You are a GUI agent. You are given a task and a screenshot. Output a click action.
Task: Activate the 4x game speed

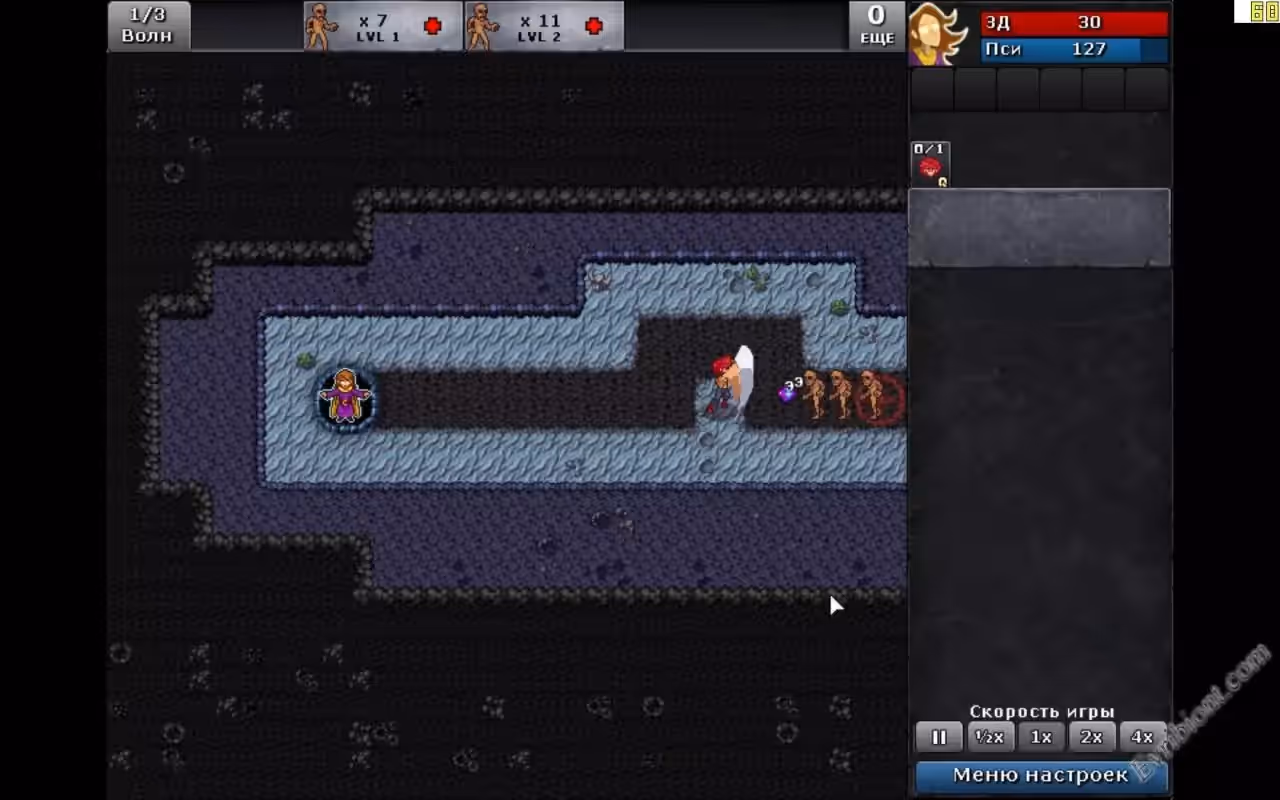pyautogui.click(x=1142, y=737)
